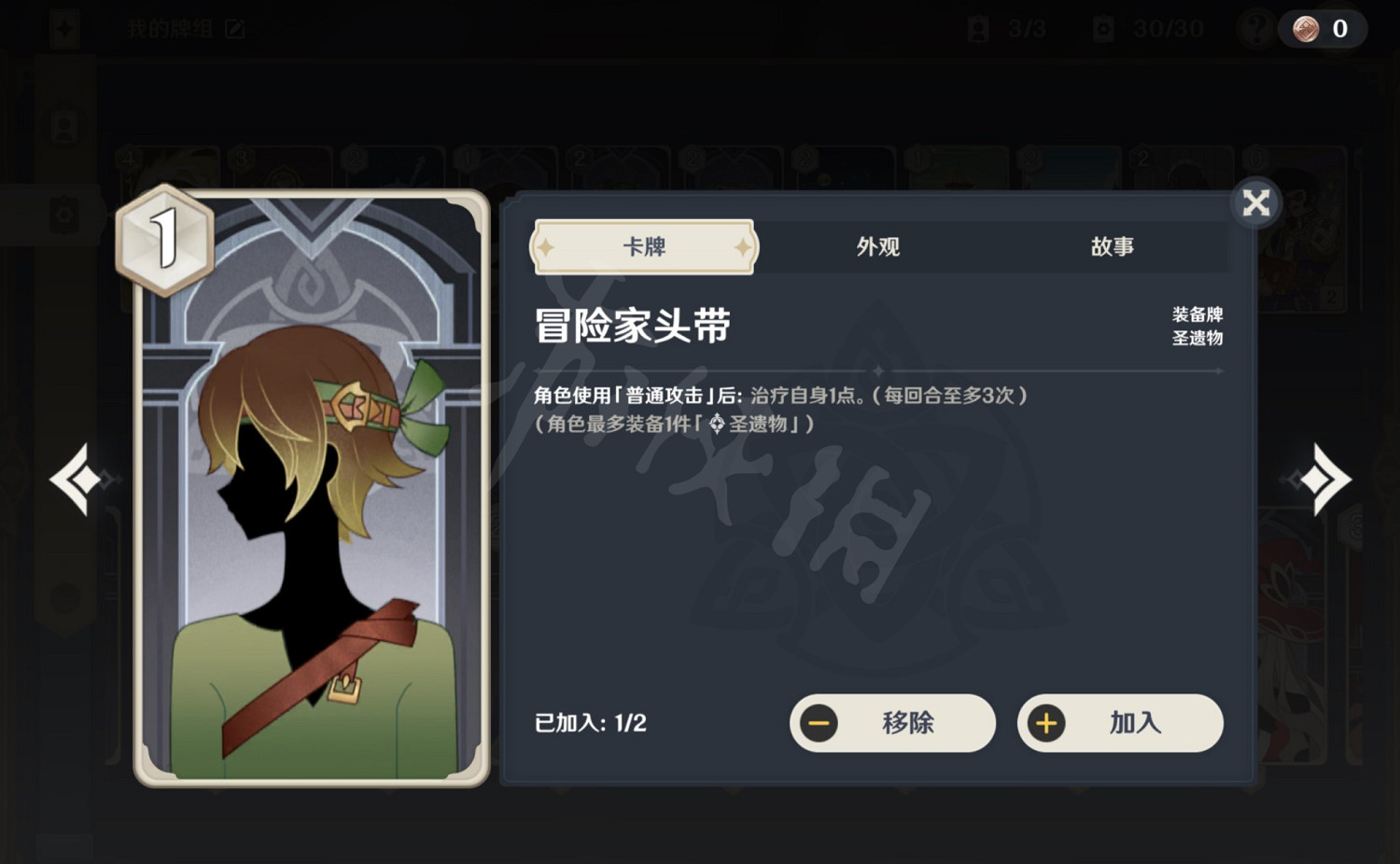Close the 冒险家头带 detail panel
Screen dimensions: 1400x864
pyautogui.click(x=1257, y=202)
